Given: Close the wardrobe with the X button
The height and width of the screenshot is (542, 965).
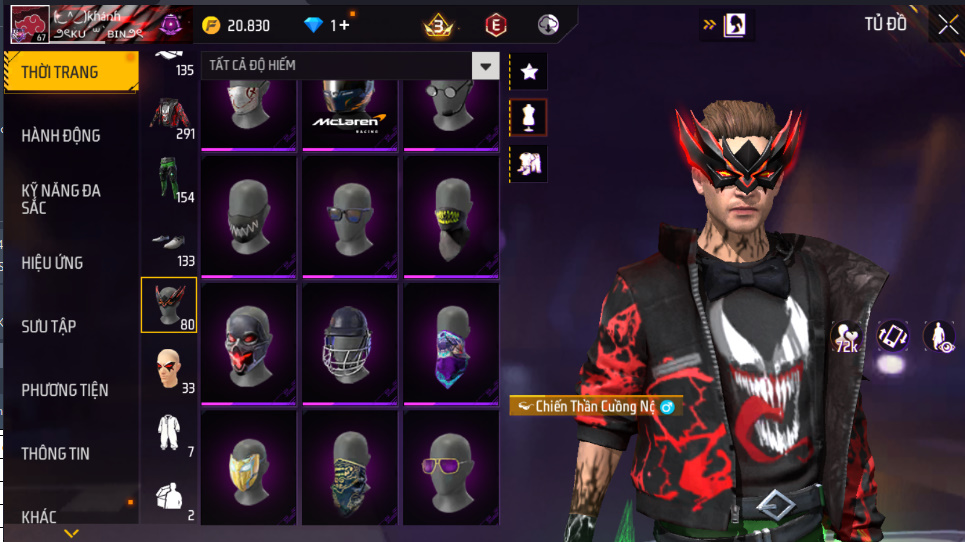Looking at the screenshot, I should pos(946,25).
